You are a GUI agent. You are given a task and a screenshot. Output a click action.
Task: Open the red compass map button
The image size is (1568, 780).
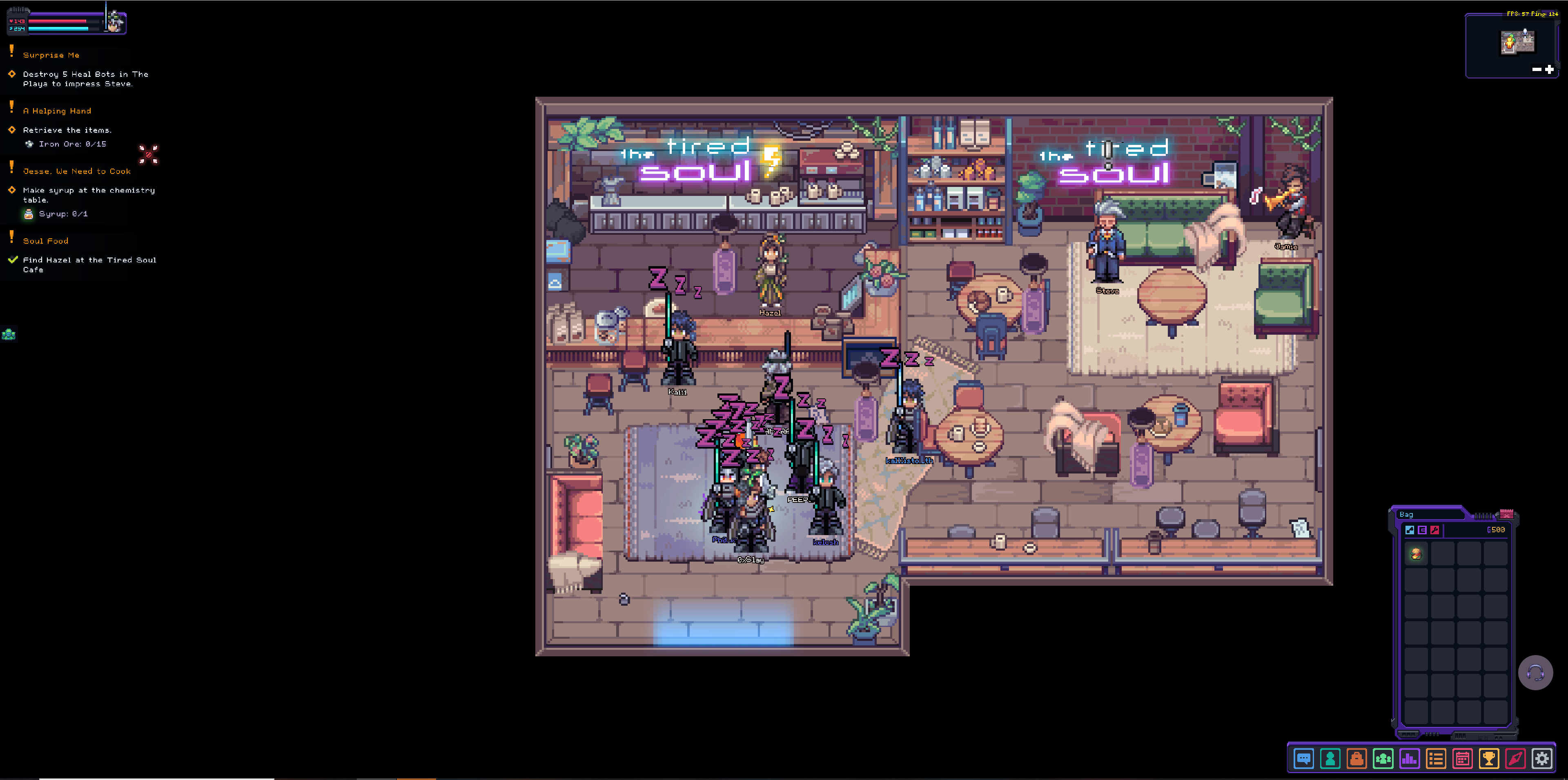click(x=1515, y=759)
